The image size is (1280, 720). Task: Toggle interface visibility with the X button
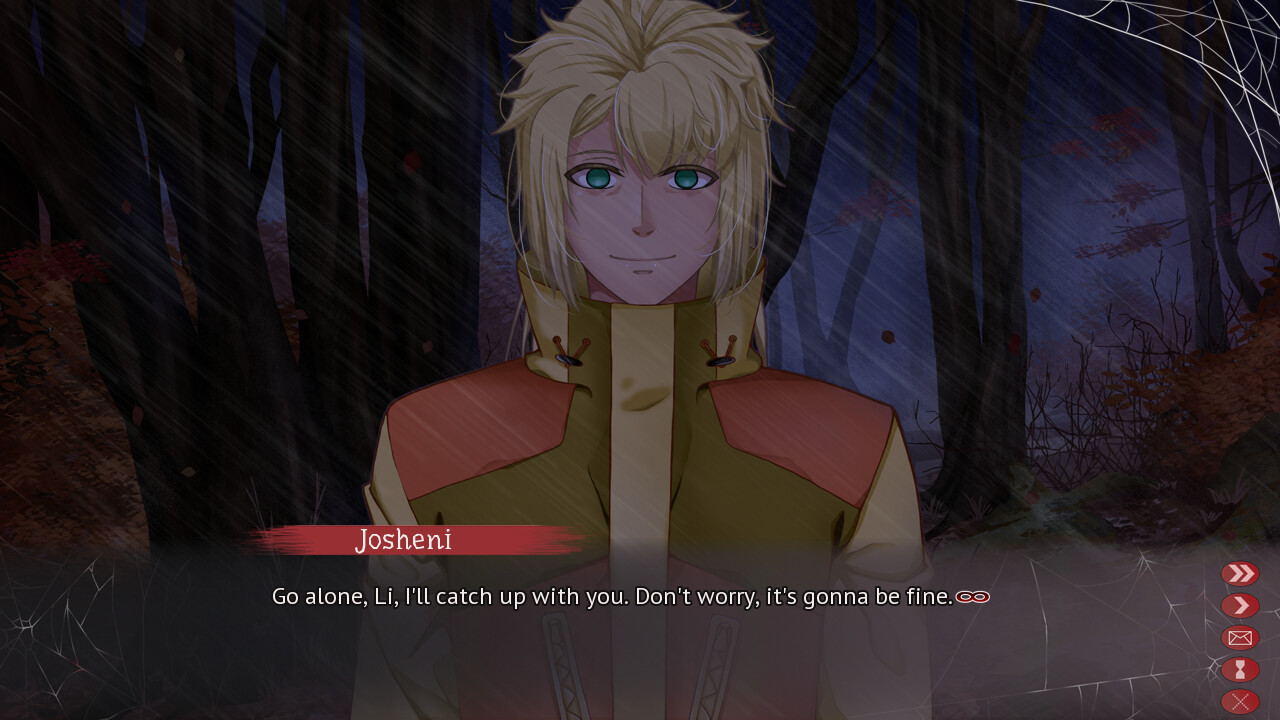1239,699
